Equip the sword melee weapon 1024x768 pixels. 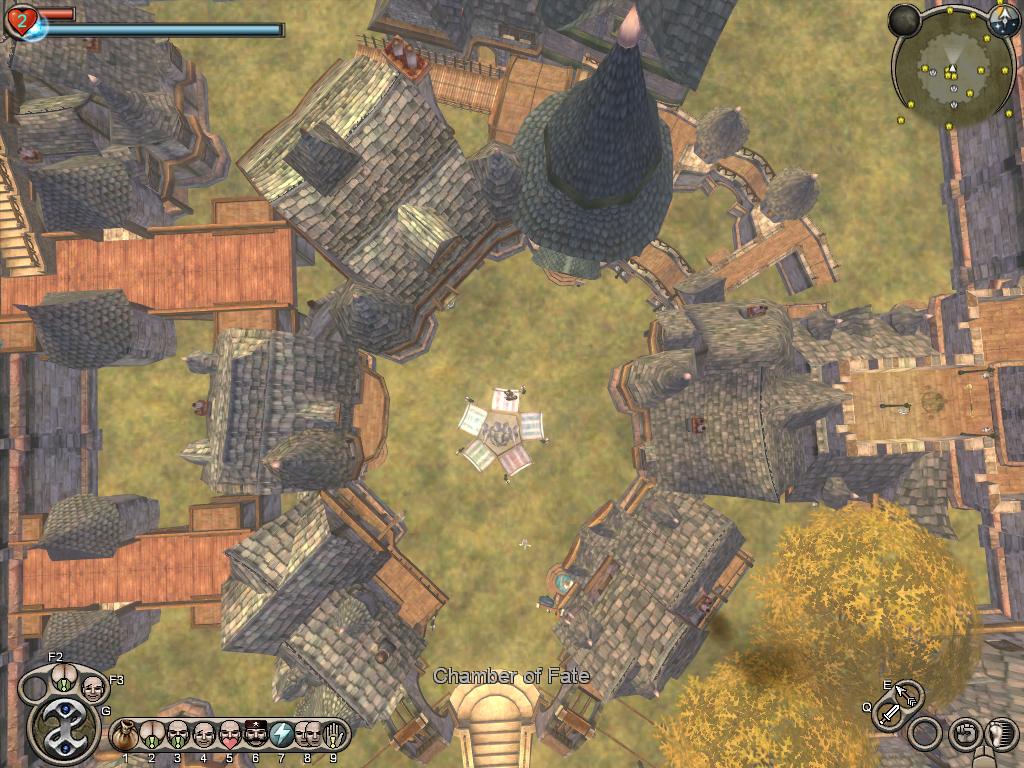click(888, 714)
